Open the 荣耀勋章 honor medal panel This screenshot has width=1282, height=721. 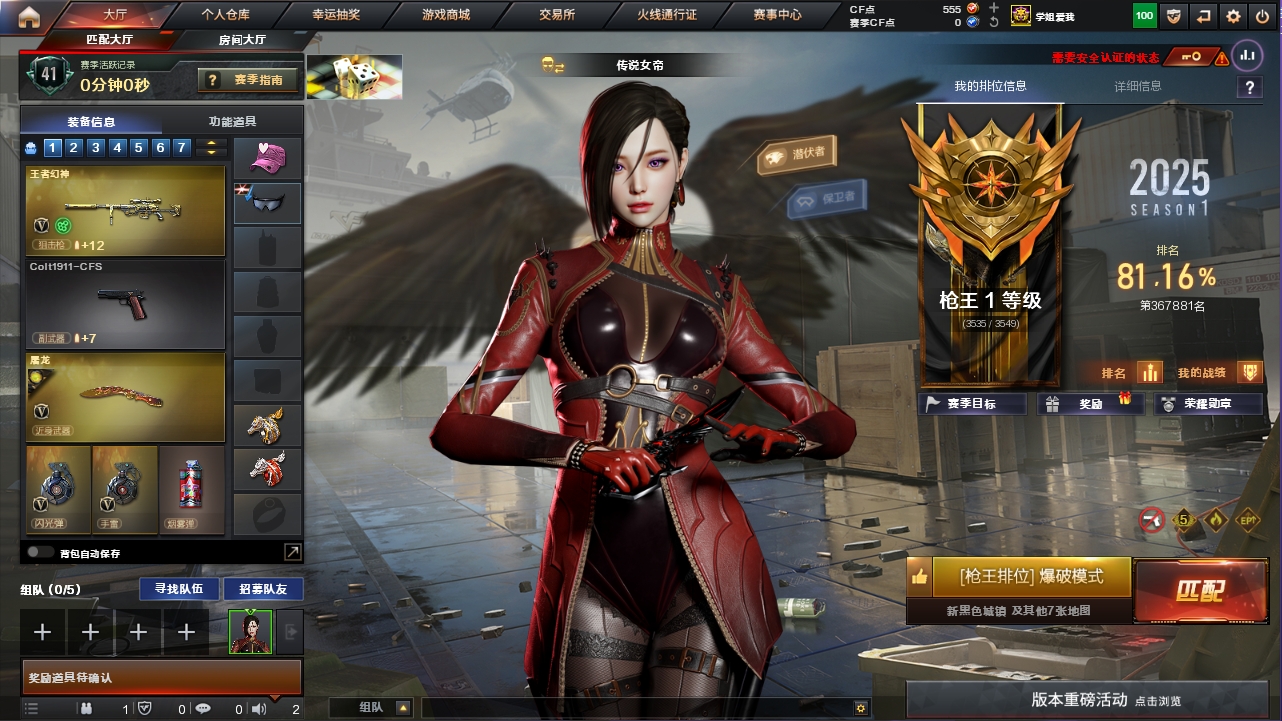1208,404
